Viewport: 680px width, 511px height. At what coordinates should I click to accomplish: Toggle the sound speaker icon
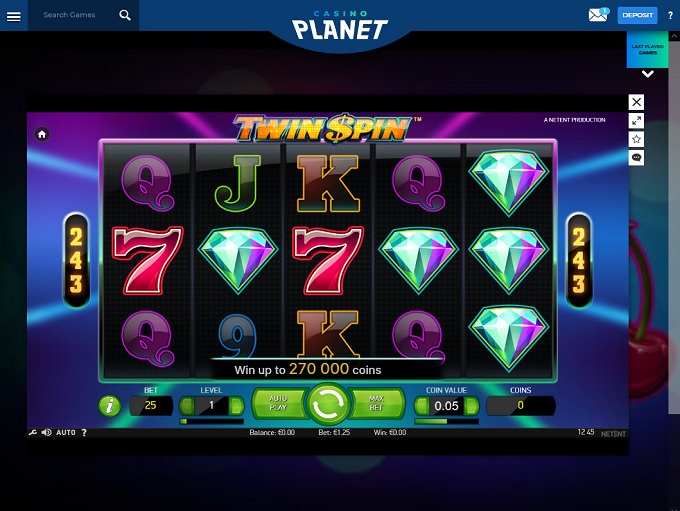click(46, 433)
